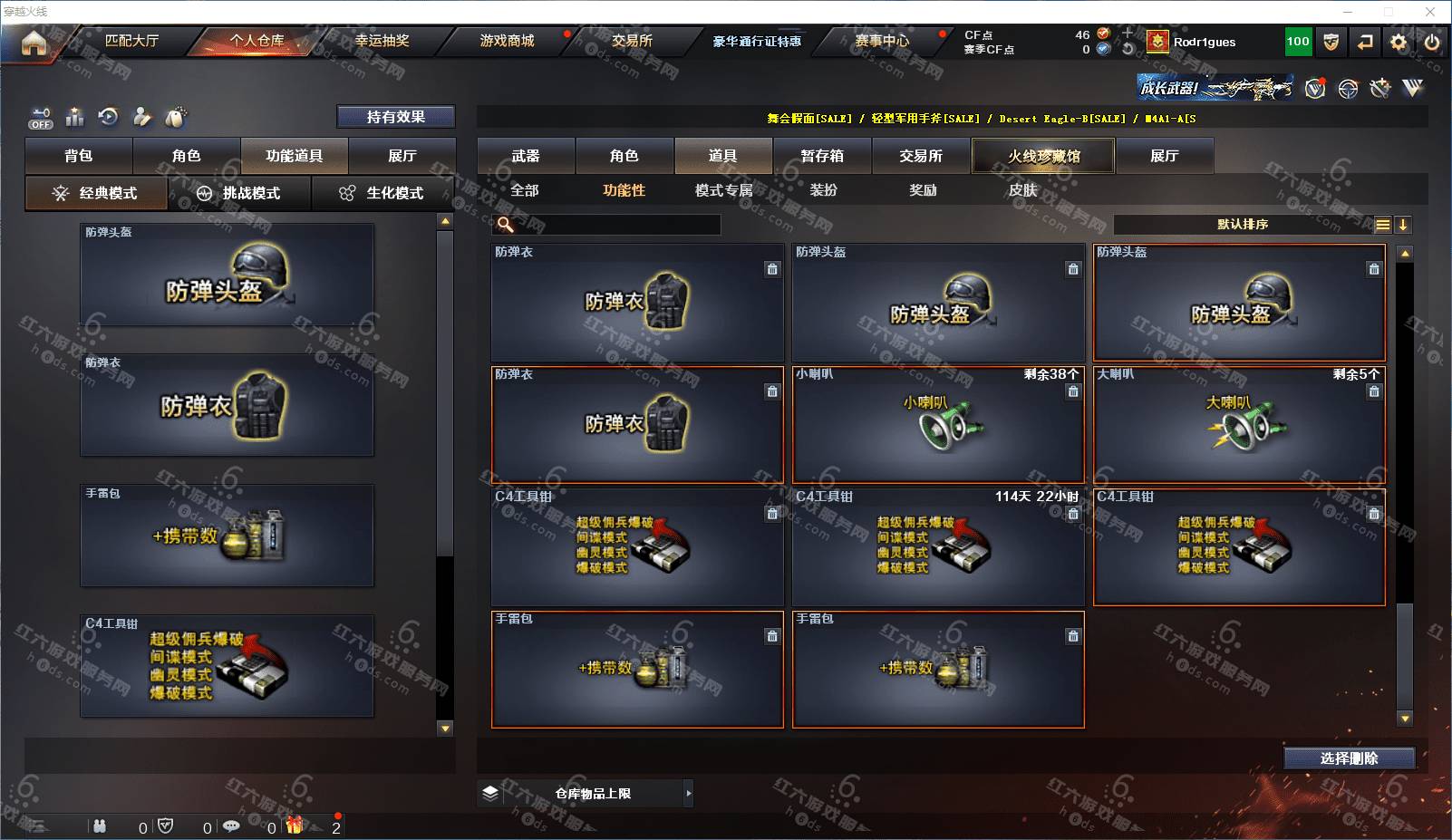The width and height of the screenshot is (1452, 840).
Task: Open the 武器 warehouse tab
Action: click(526, 156)
